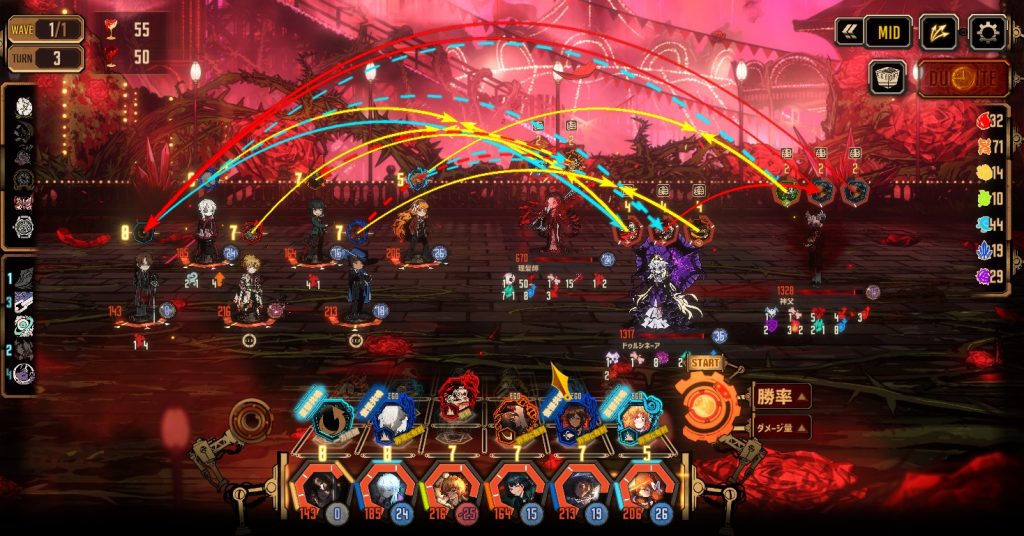Click the red DUEL clock button
Image resolution: width=1024 pixels, height=536 pixels.
(963, 78)
